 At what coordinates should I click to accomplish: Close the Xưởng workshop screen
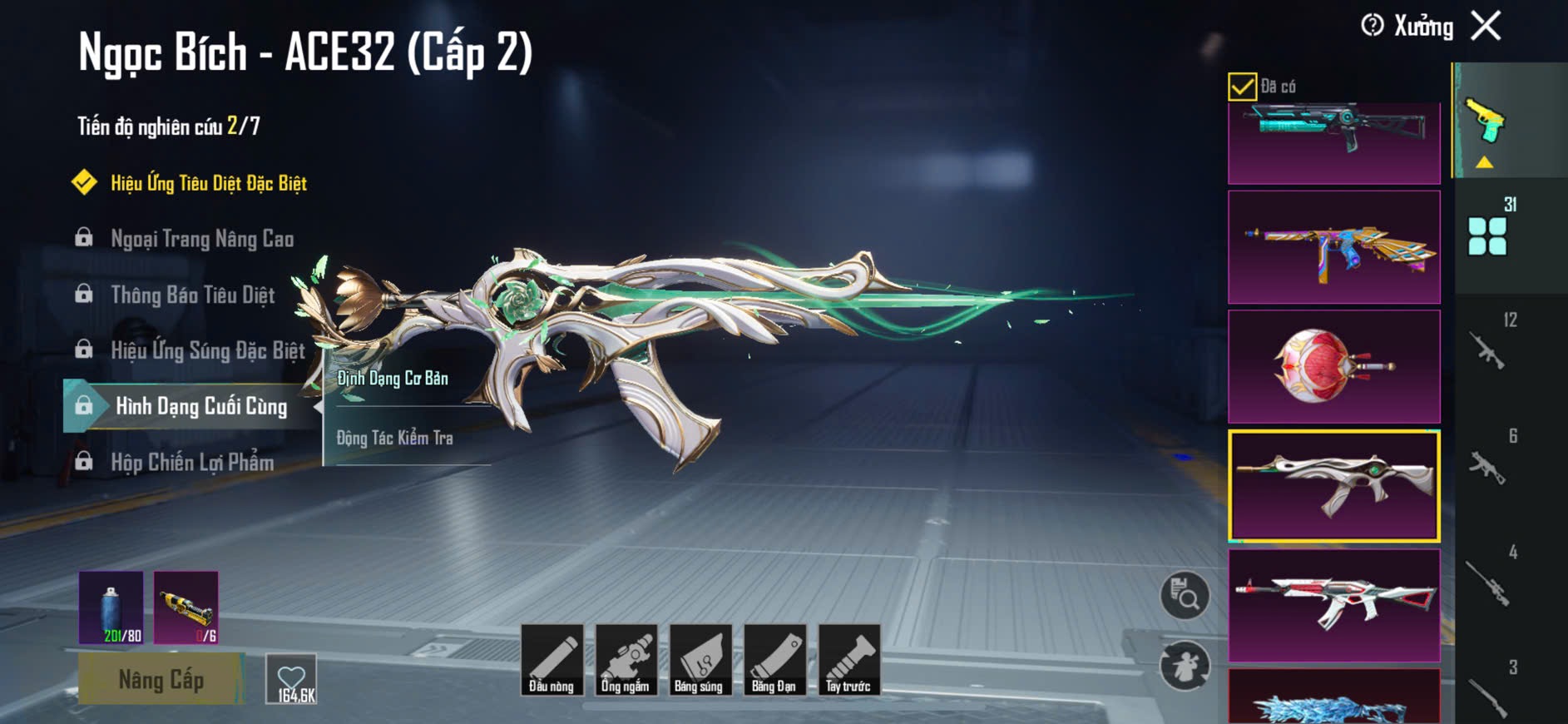tap(1486, 26)
